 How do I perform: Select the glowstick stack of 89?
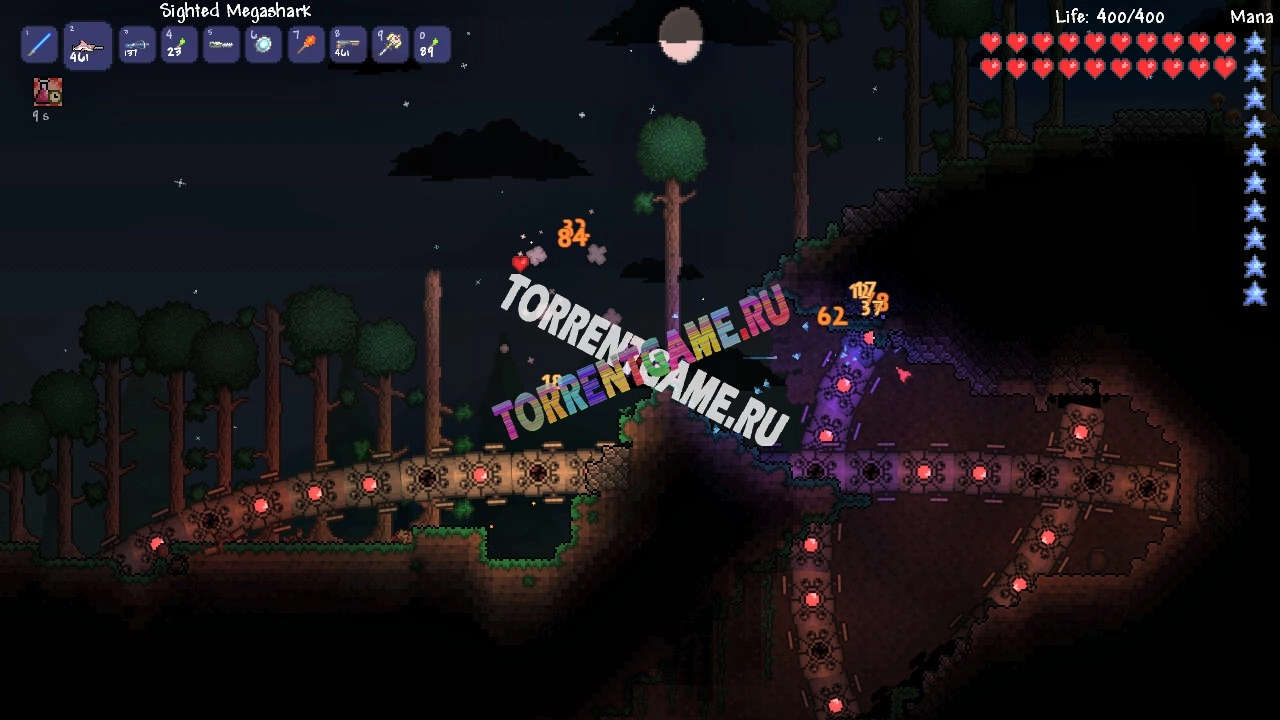coord(432,45)
